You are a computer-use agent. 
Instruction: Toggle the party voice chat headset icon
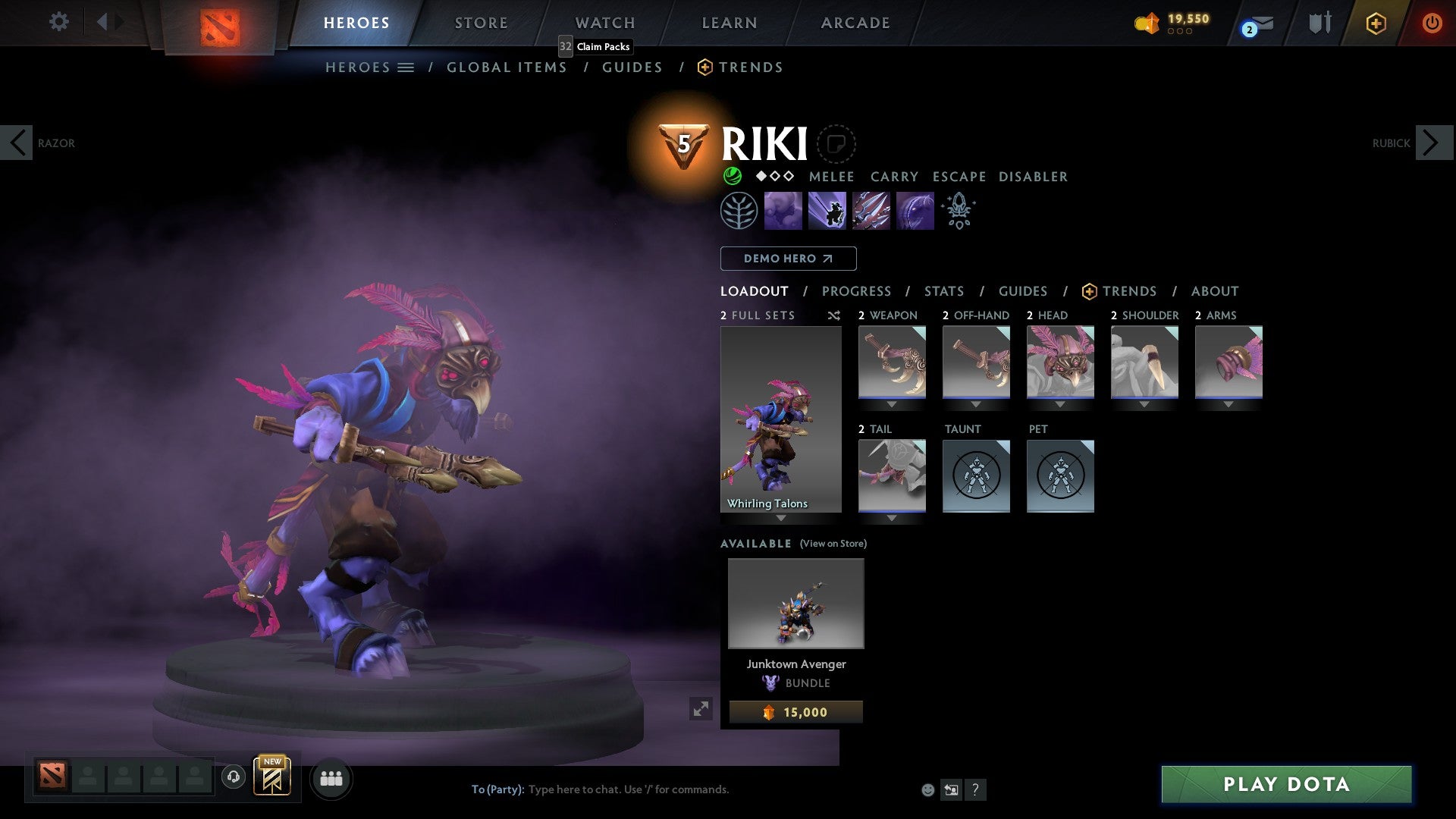pos(233,778)
